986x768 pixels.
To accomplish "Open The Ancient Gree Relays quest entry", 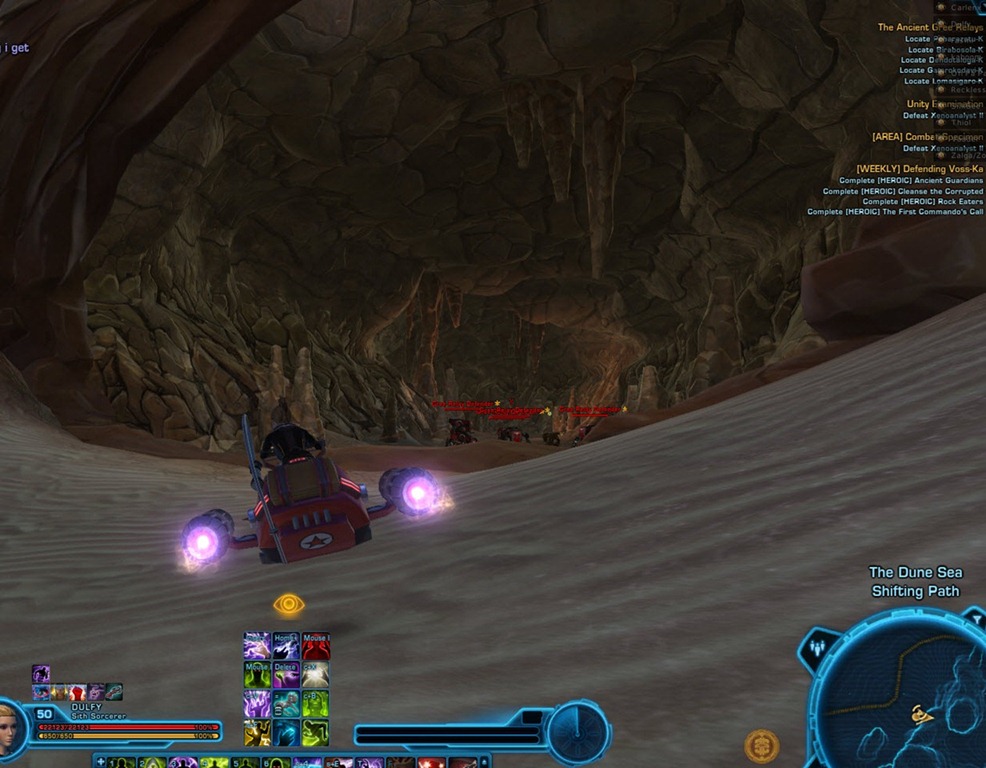I will click(929, 28).
